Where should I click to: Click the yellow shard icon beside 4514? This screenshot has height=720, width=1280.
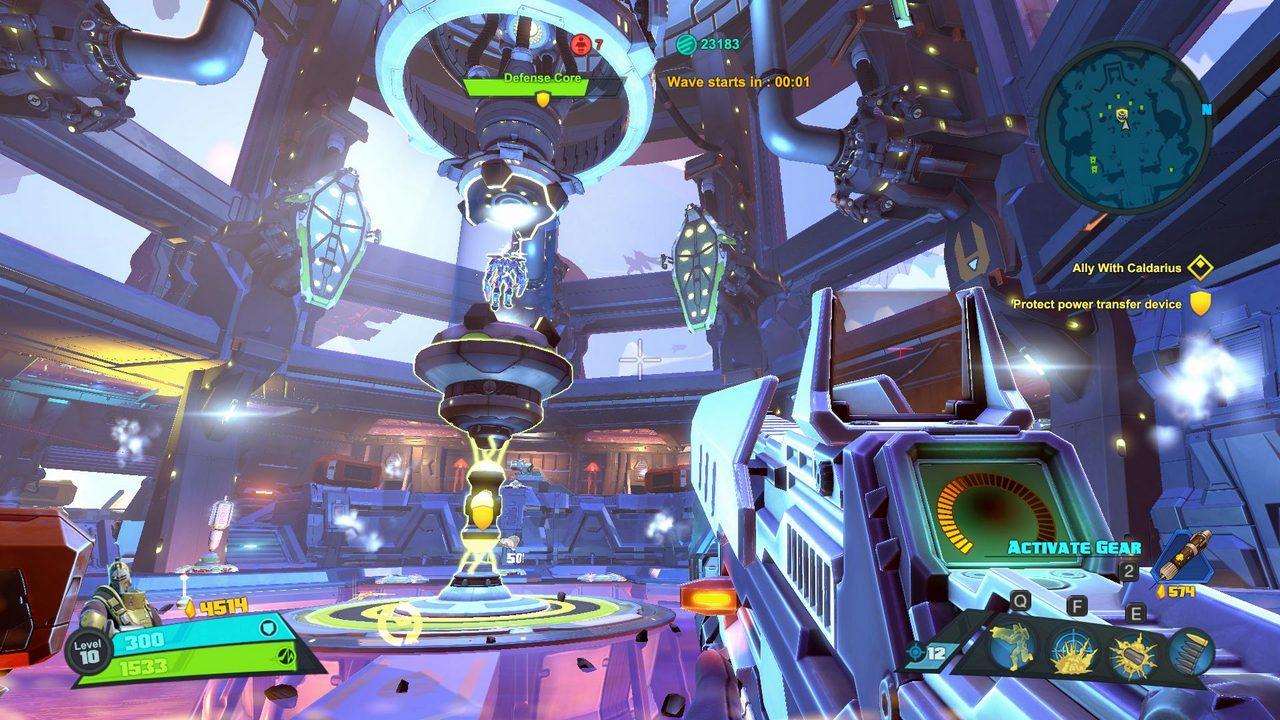click(190, 608)
